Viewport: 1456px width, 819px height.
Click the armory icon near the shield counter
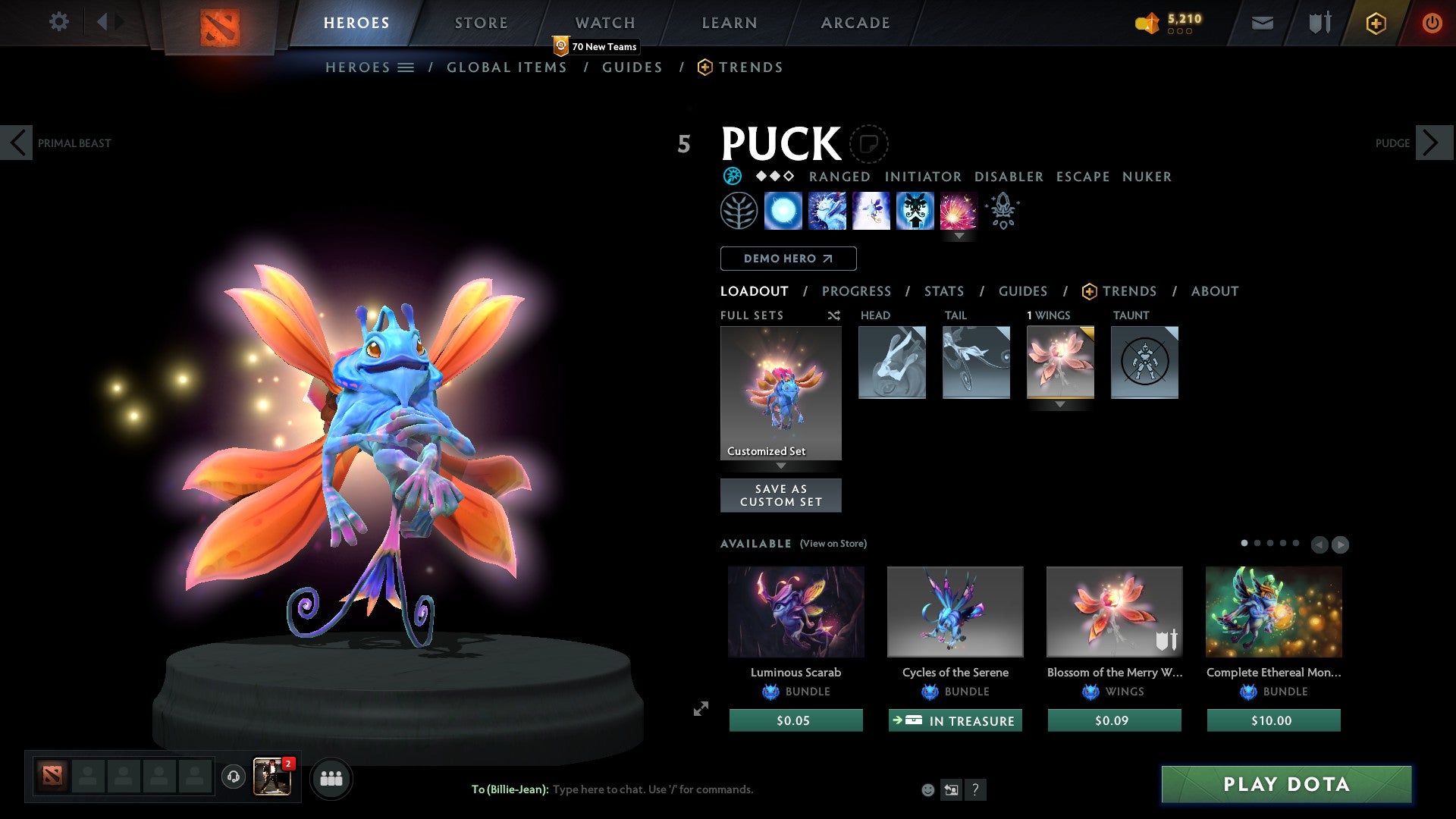(1319, 23)
